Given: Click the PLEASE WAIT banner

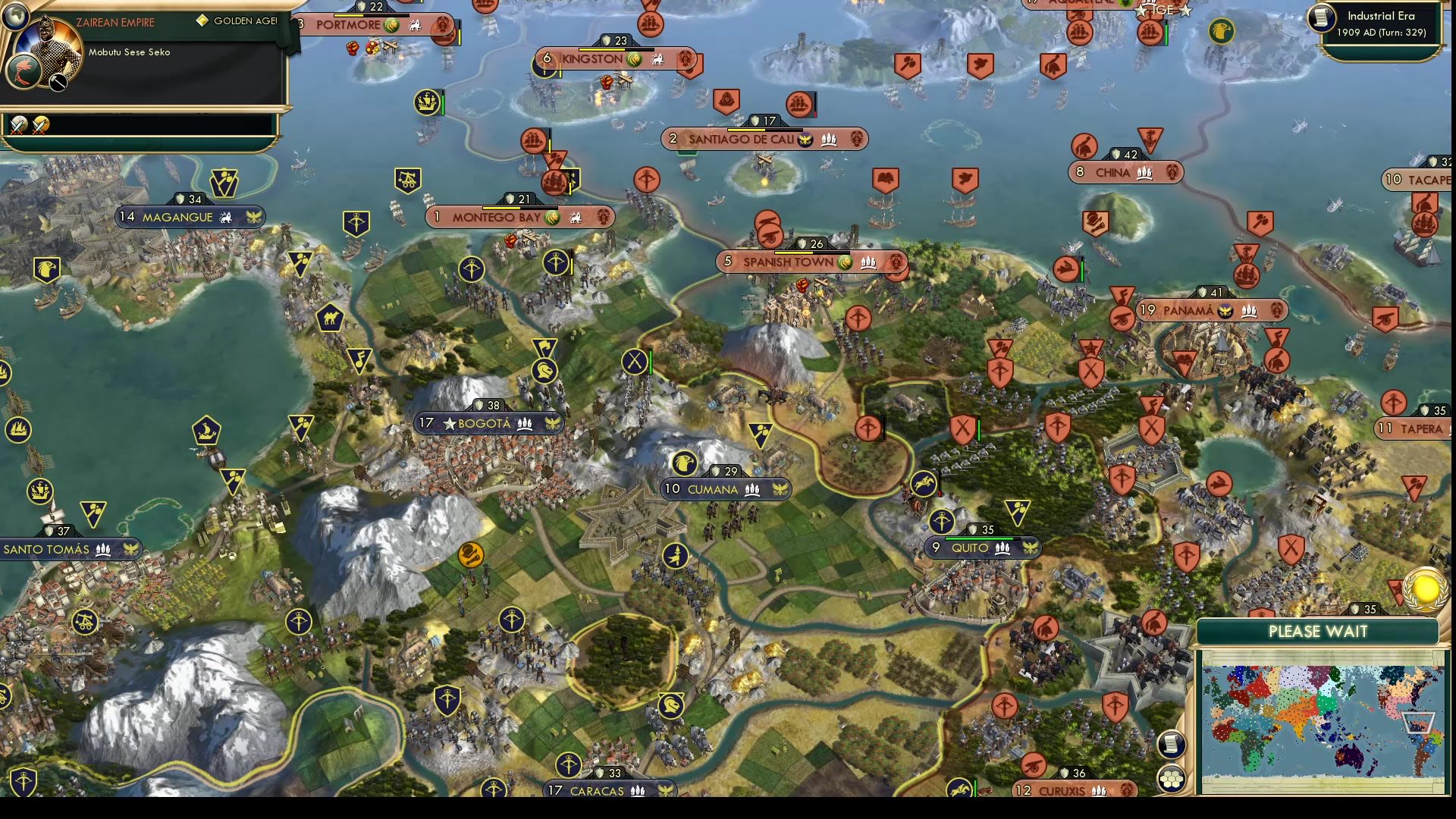Looking at the screenshot, I should point(1318,631).
